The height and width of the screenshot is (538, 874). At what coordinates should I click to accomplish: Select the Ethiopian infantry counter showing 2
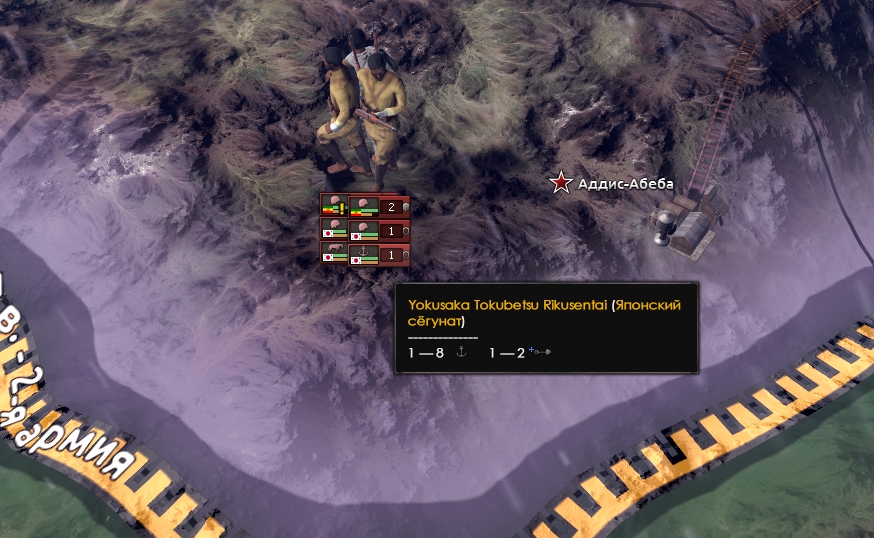pos(379,207)
